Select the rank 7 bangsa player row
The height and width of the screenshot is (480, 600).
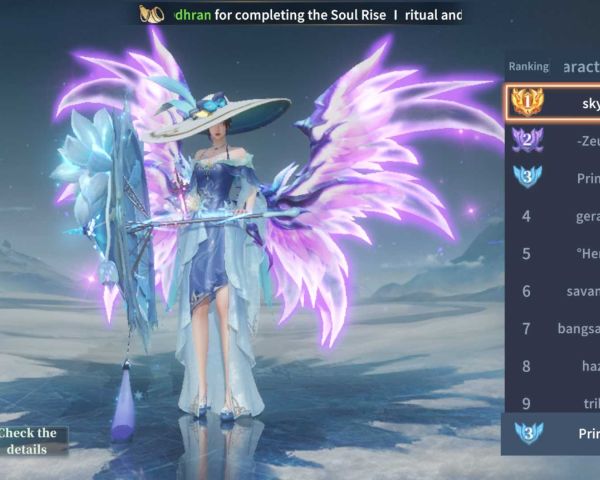553,328
